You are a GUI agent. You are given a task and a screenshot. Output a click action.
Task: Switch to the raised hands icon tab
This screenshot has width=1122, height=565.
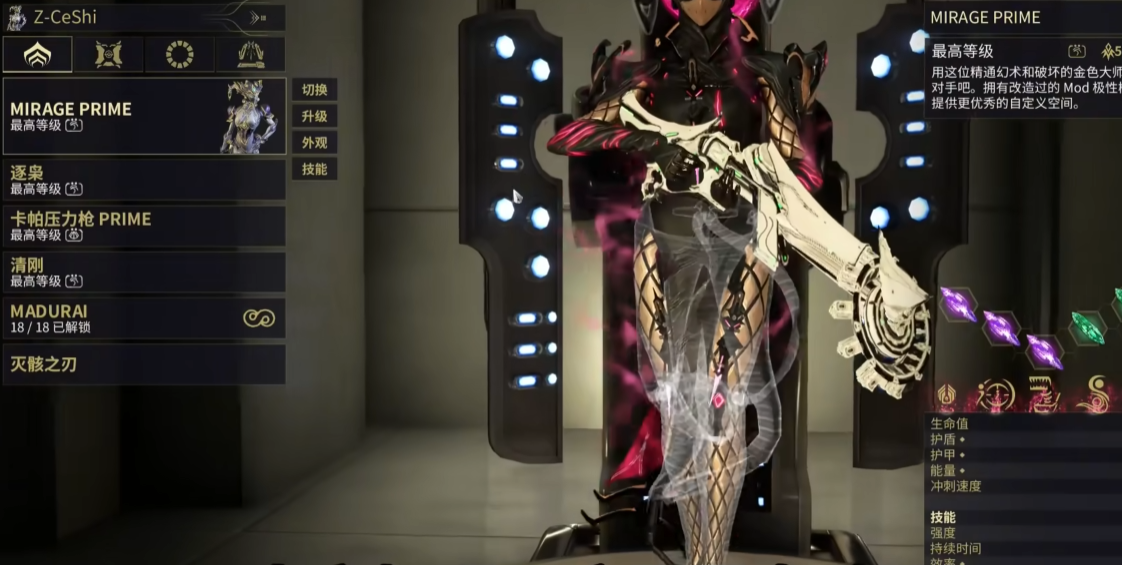point(250,54)
